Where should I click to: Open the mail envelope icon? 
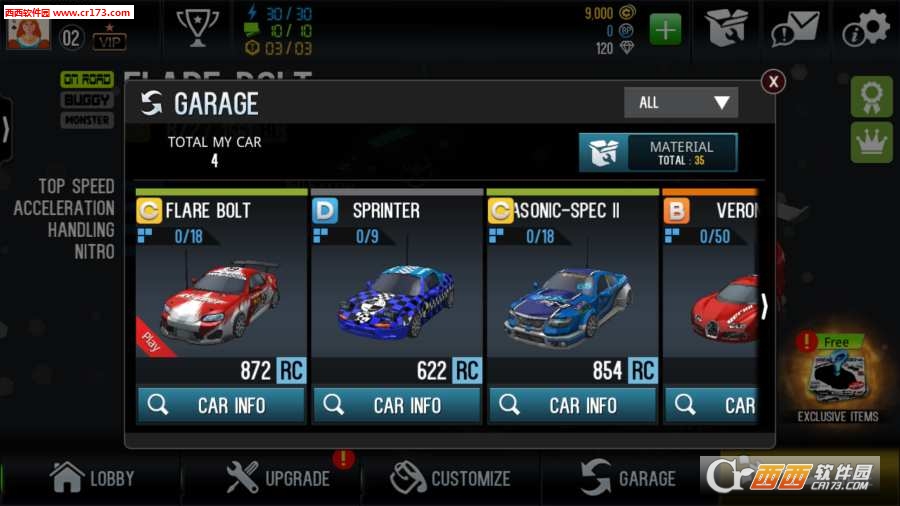[798, 29]
